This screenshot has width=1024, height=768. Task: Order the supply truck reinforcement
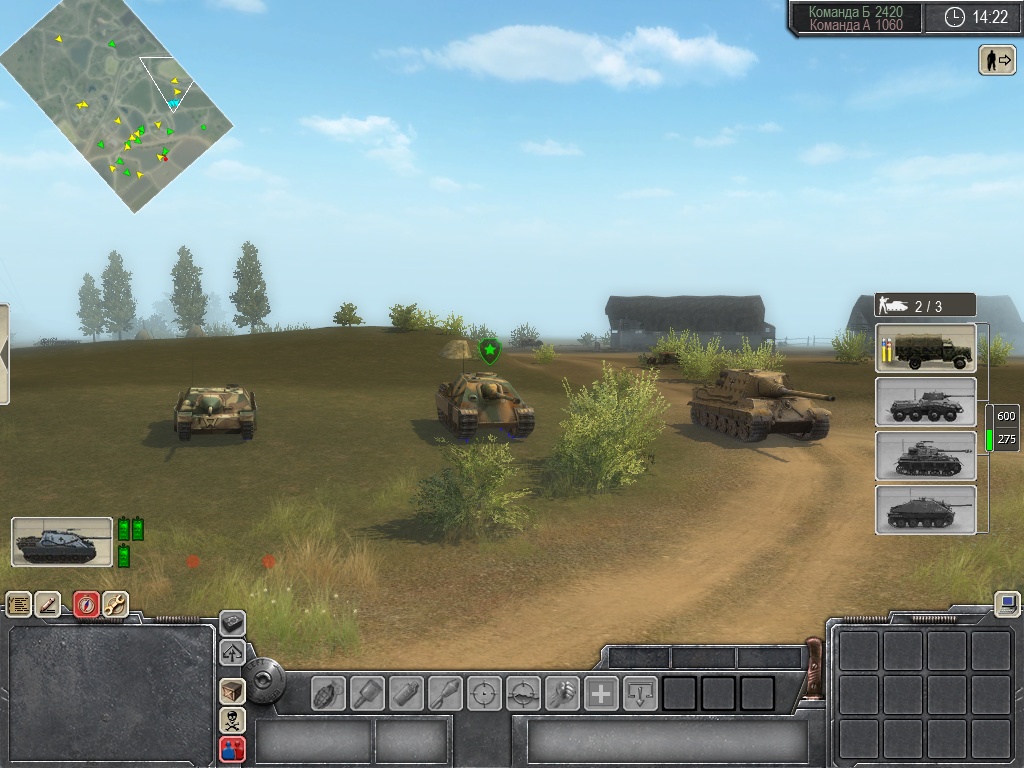pos(925,348)
